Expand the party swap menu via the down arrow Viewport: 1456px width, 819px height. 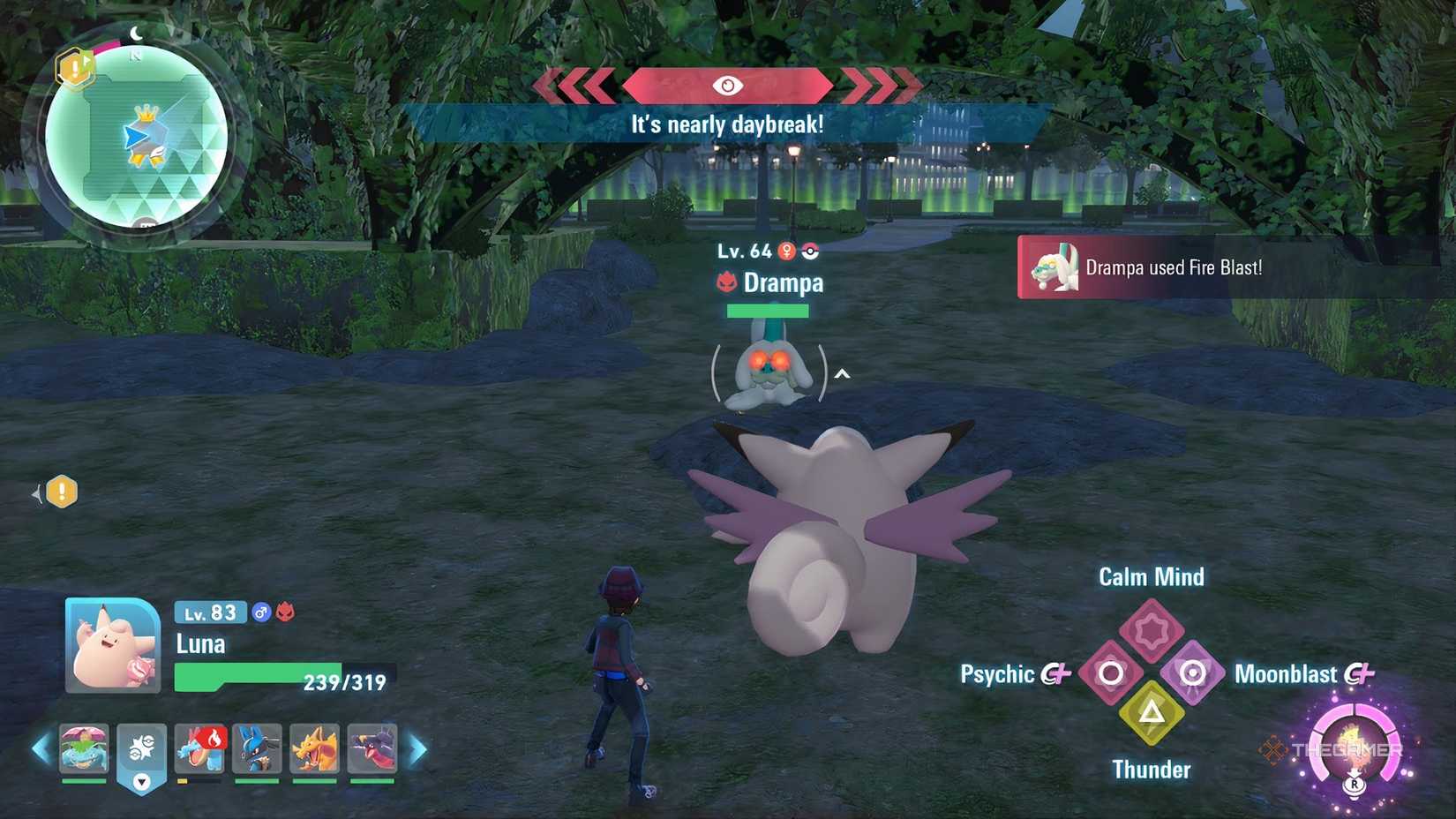coord(141,783)
